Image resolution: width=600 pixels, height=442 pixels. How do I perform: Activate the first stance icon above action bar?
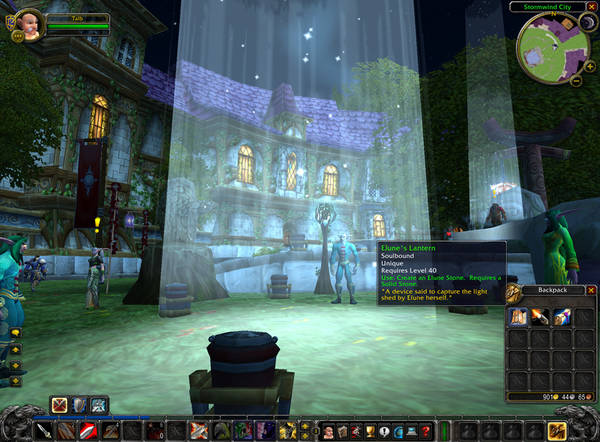61,404
